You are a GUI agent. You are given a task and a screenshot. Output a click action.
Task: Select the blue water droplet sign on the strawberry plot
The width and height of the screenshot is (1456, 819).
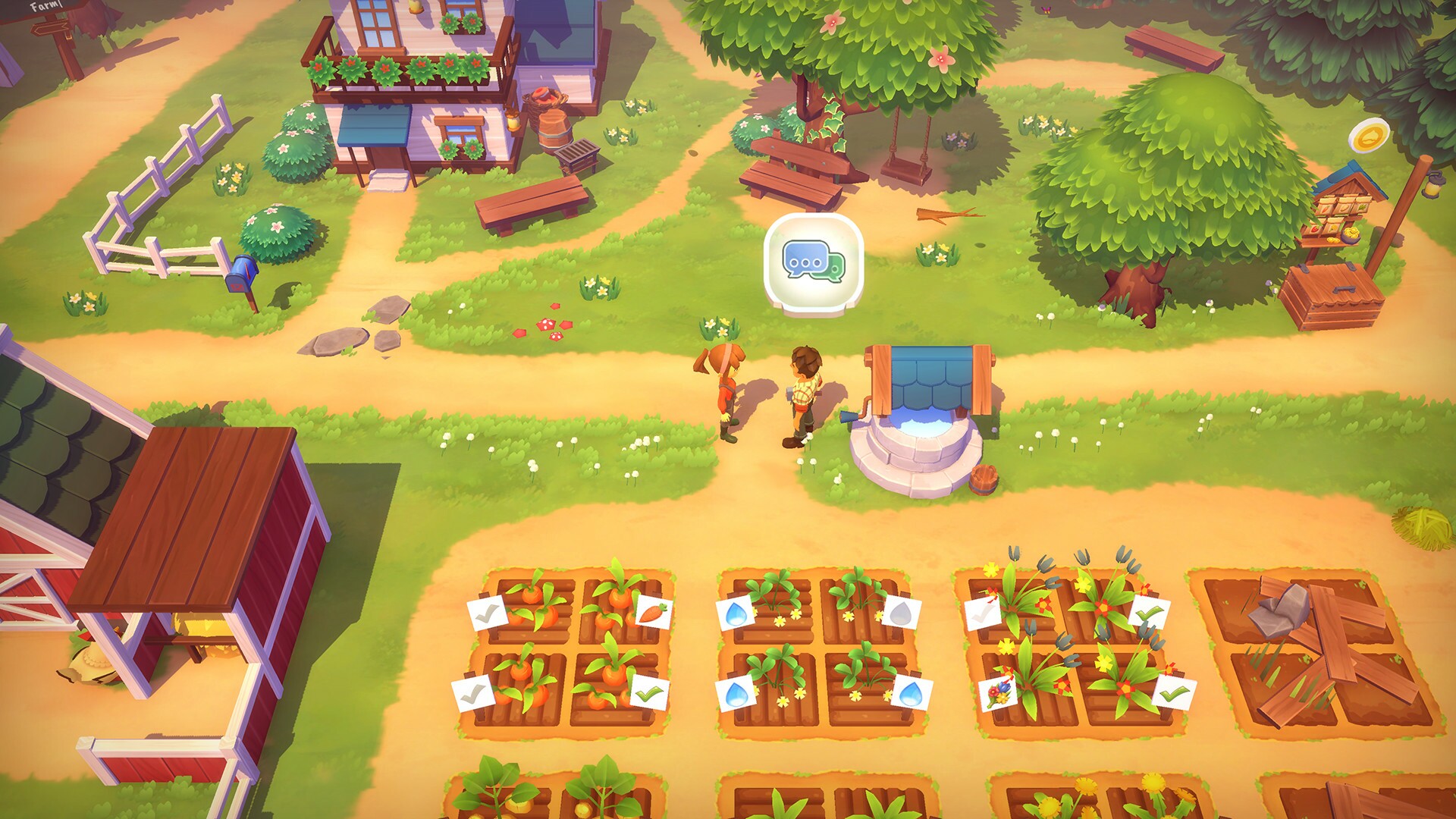click(x=737, y=615)
